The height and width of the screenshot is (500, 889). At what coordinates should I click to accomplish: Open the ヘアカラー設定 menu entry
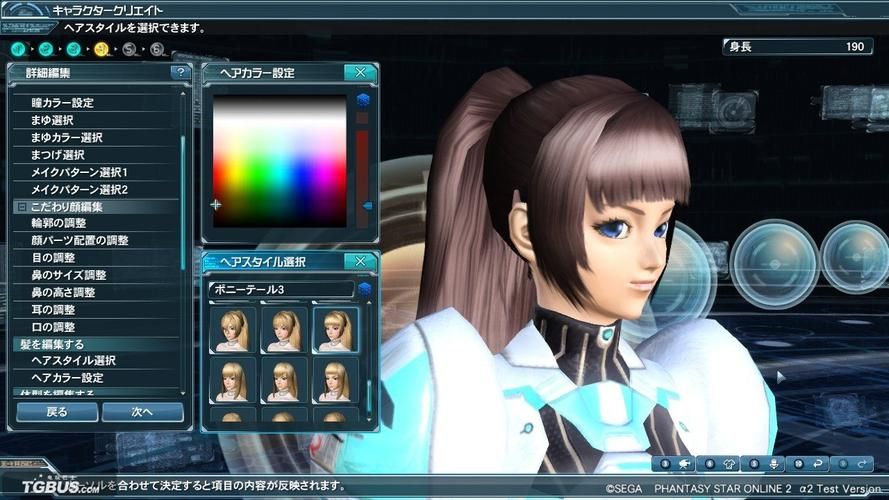click(67, 378)
